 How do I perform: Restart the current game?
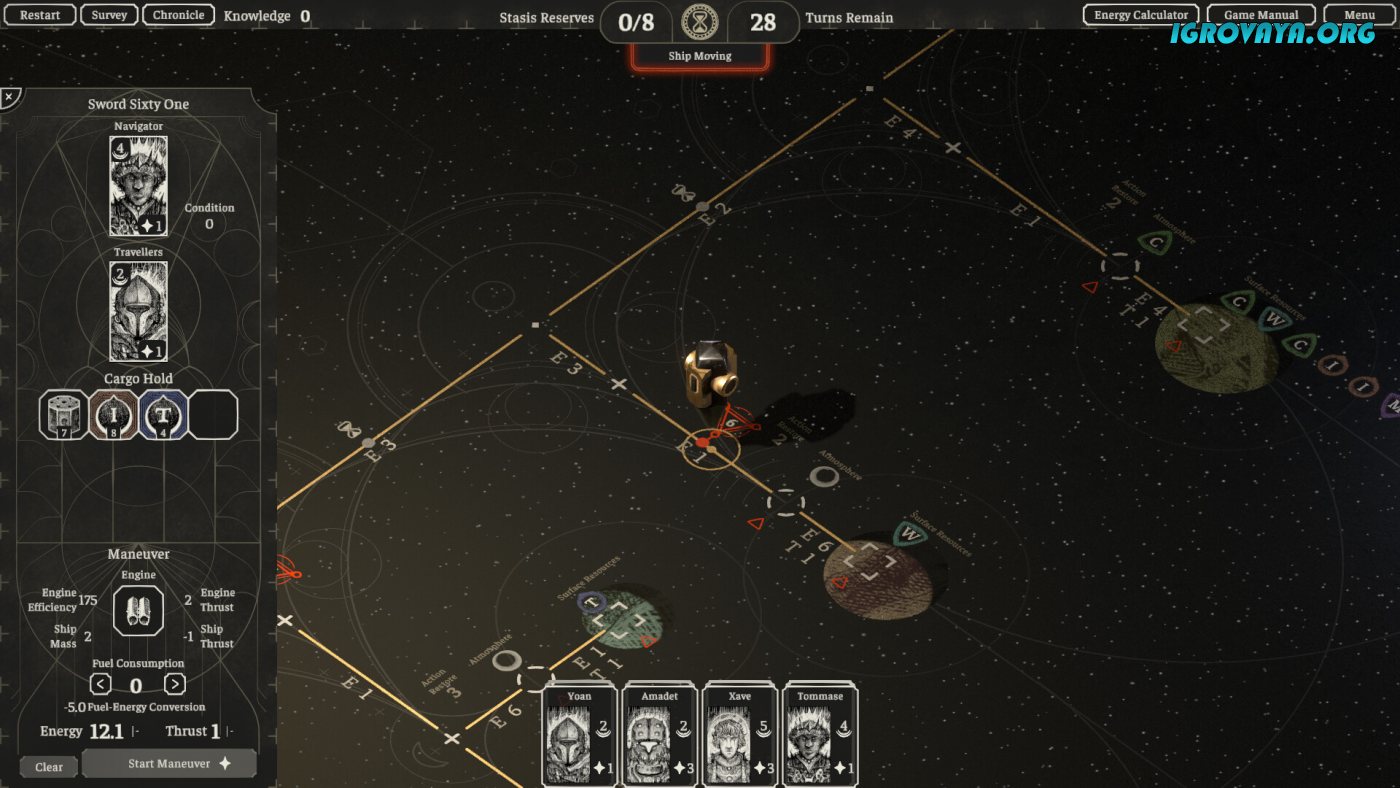41,15
